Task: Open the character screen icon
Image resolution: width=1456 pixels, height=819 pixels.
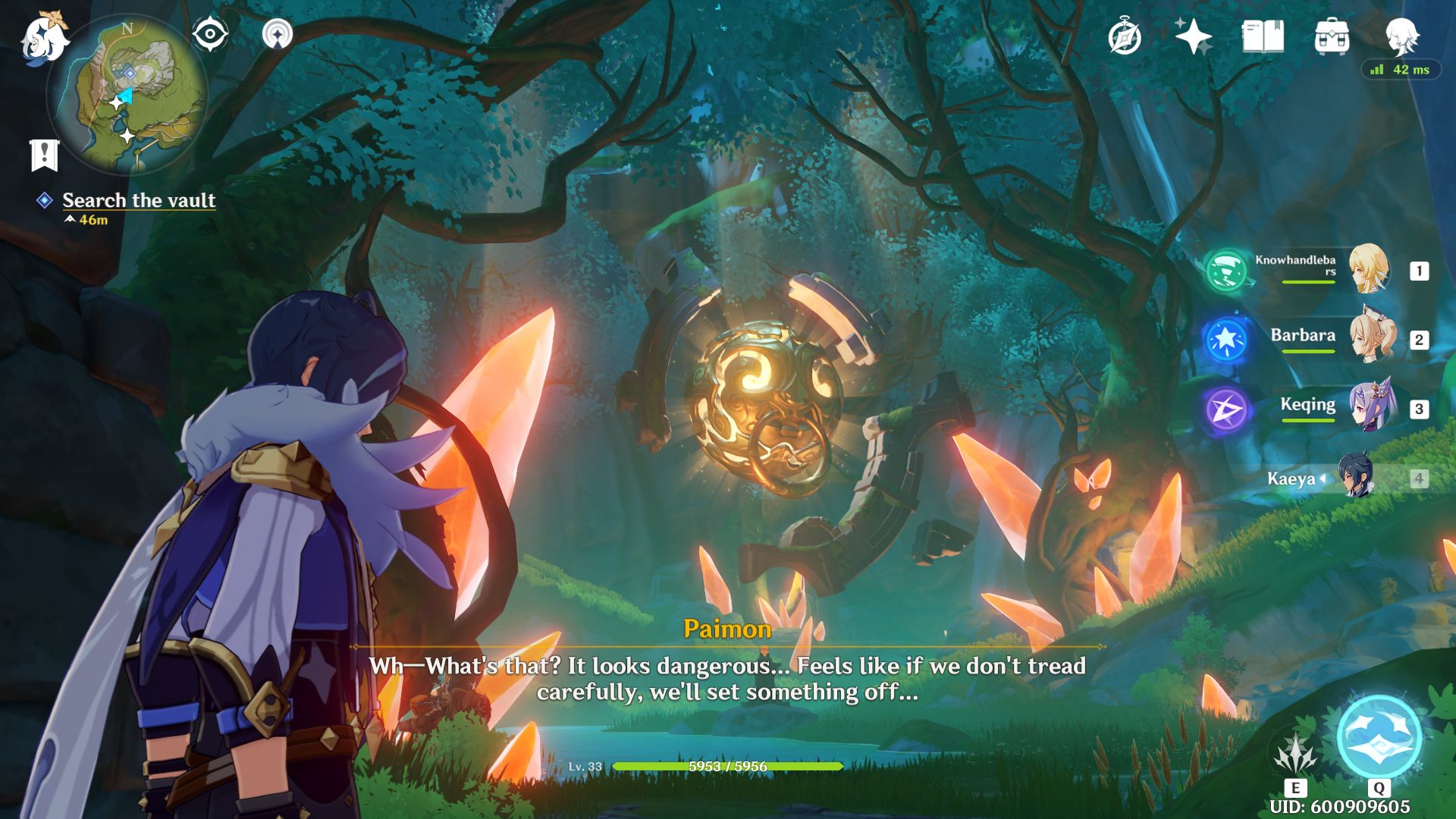Action: click(1401, 36)
